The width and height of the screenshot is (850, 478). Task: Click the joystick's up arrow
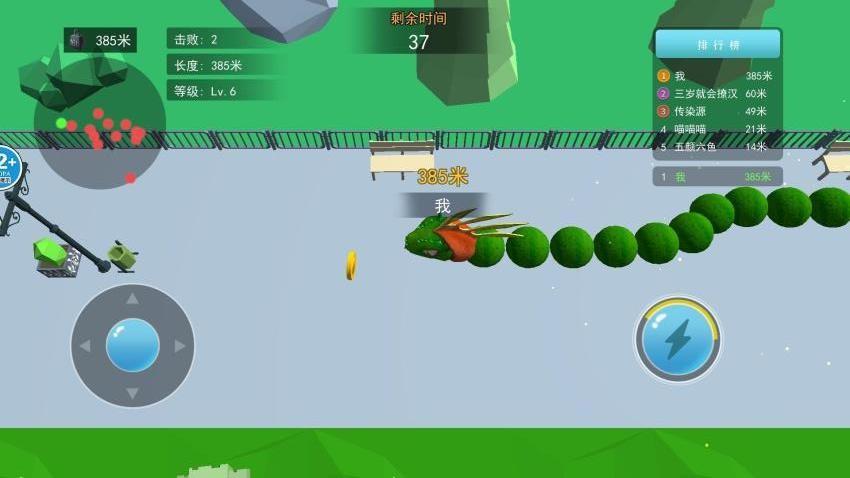[x=132, y=298]
